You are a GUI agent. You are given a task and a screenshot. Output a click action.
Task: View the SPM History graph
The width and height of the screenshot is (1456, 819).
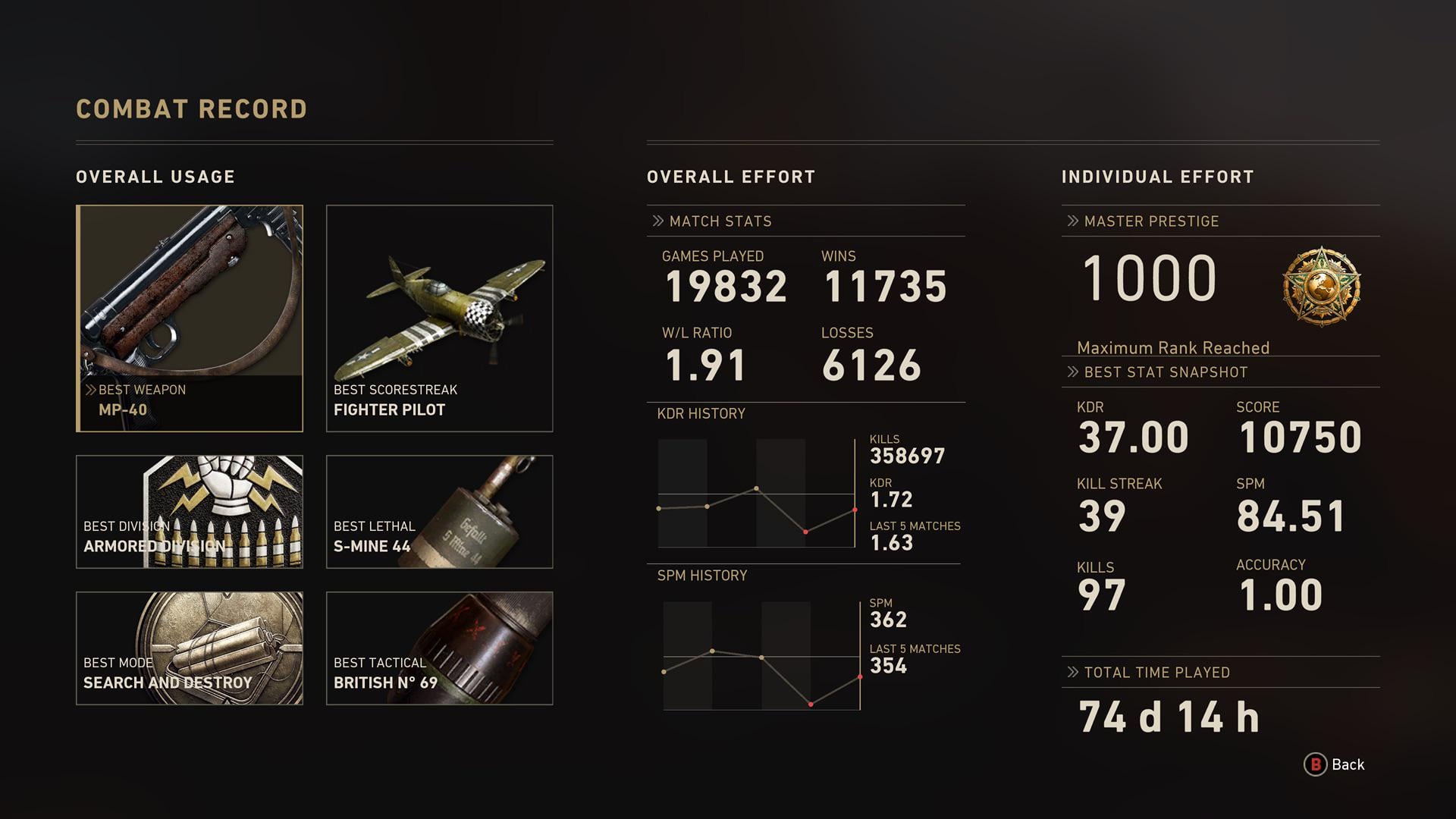tap(761, 656)
